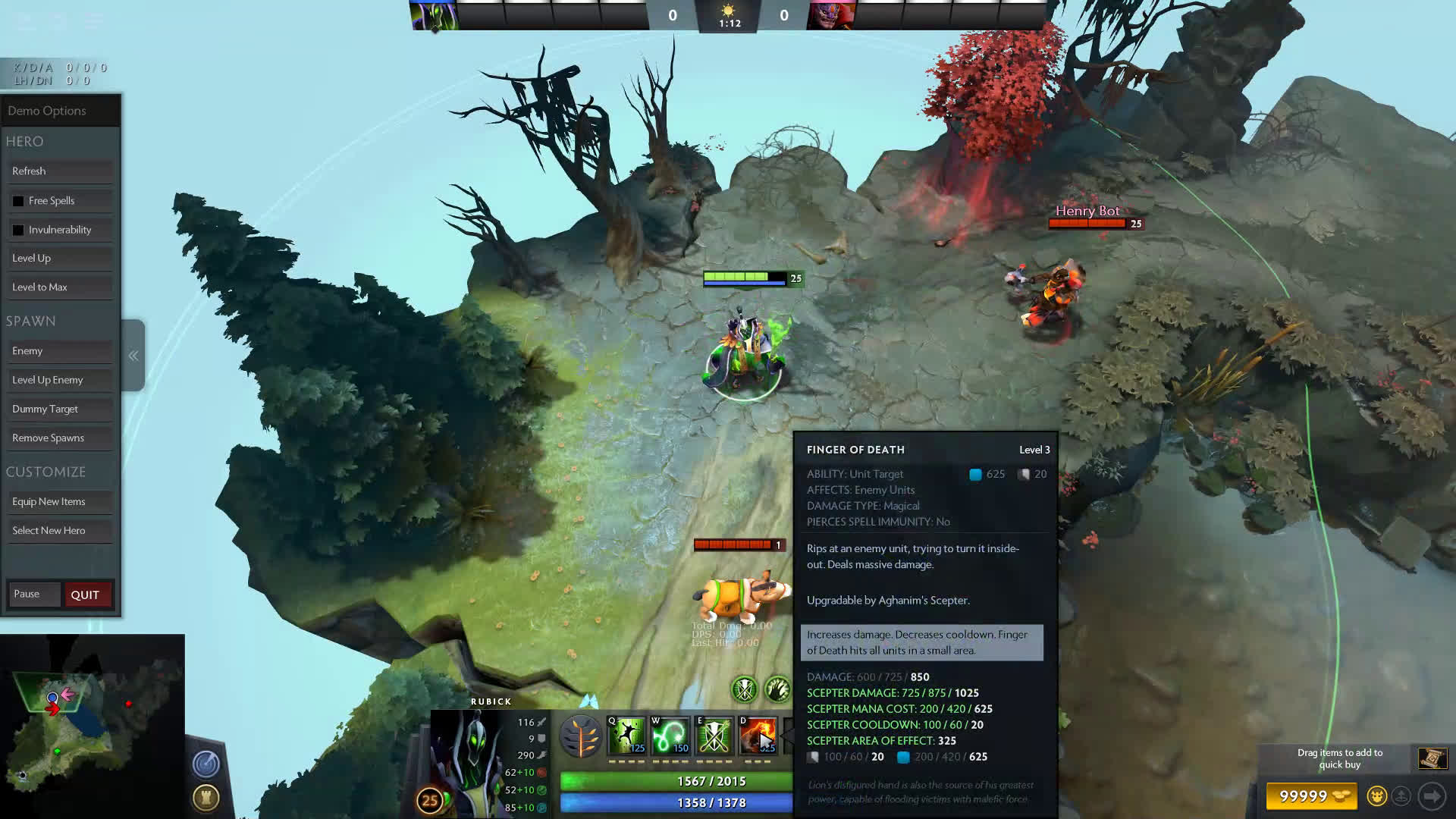Select Remove Spawns

[61, 438]
